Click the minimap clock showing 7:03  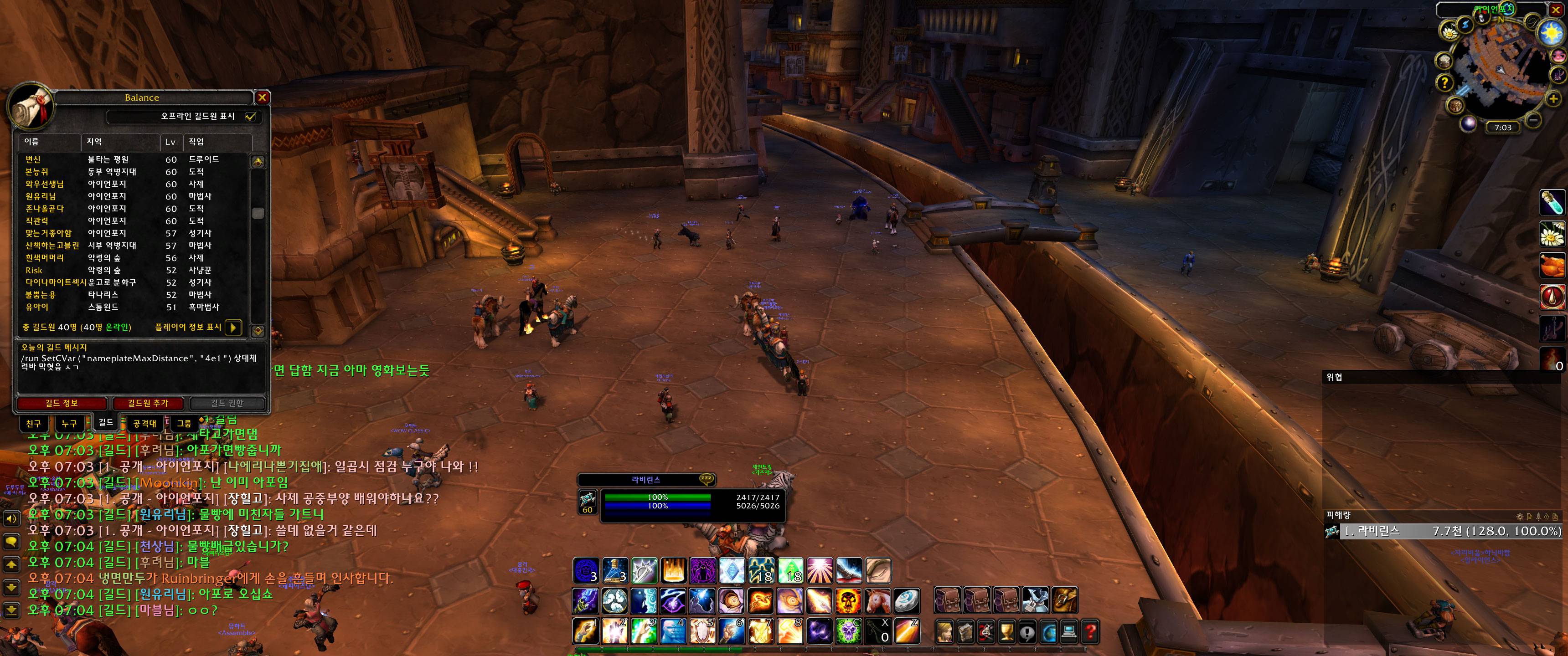coord(1503,127)
